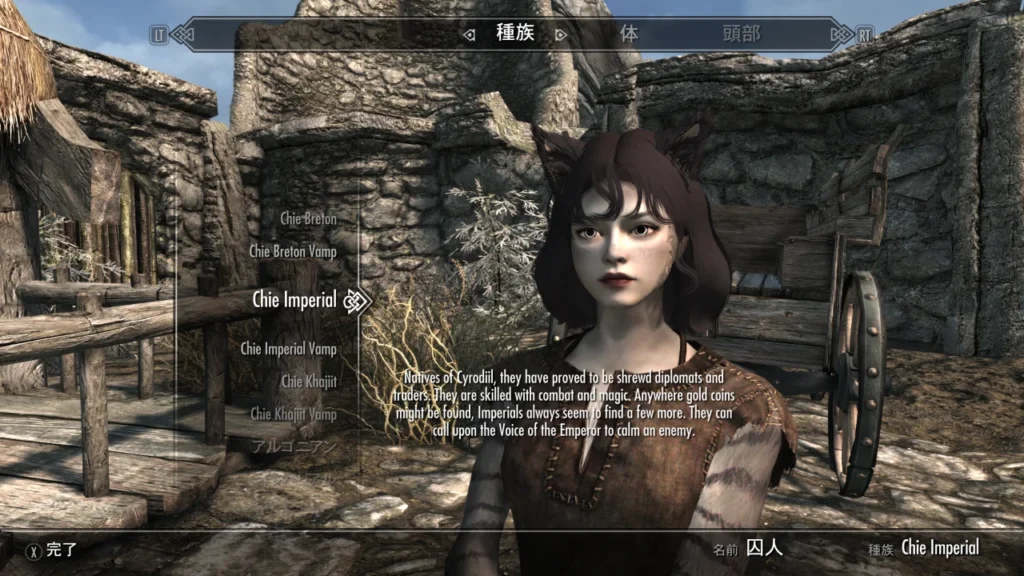Switch to the 体 body tab

click(x=628, y=33)
